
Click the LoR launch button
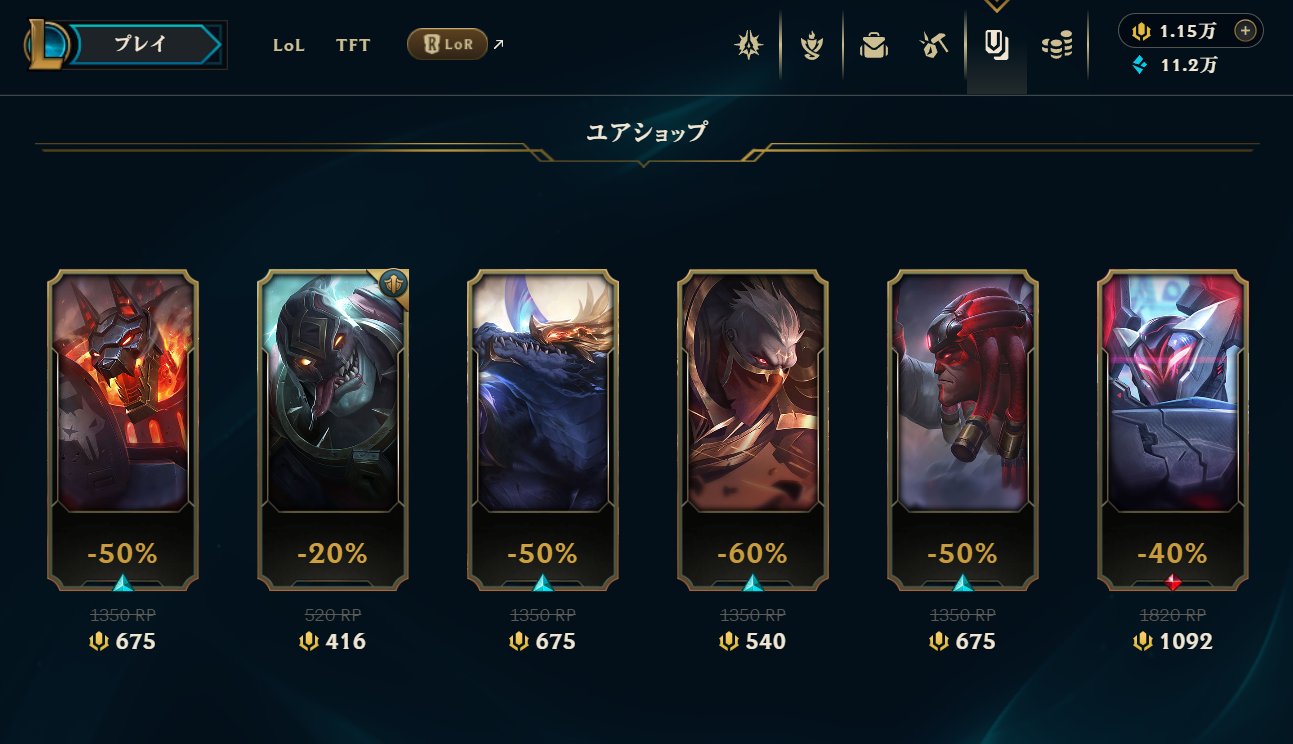[x=447, y=44]
